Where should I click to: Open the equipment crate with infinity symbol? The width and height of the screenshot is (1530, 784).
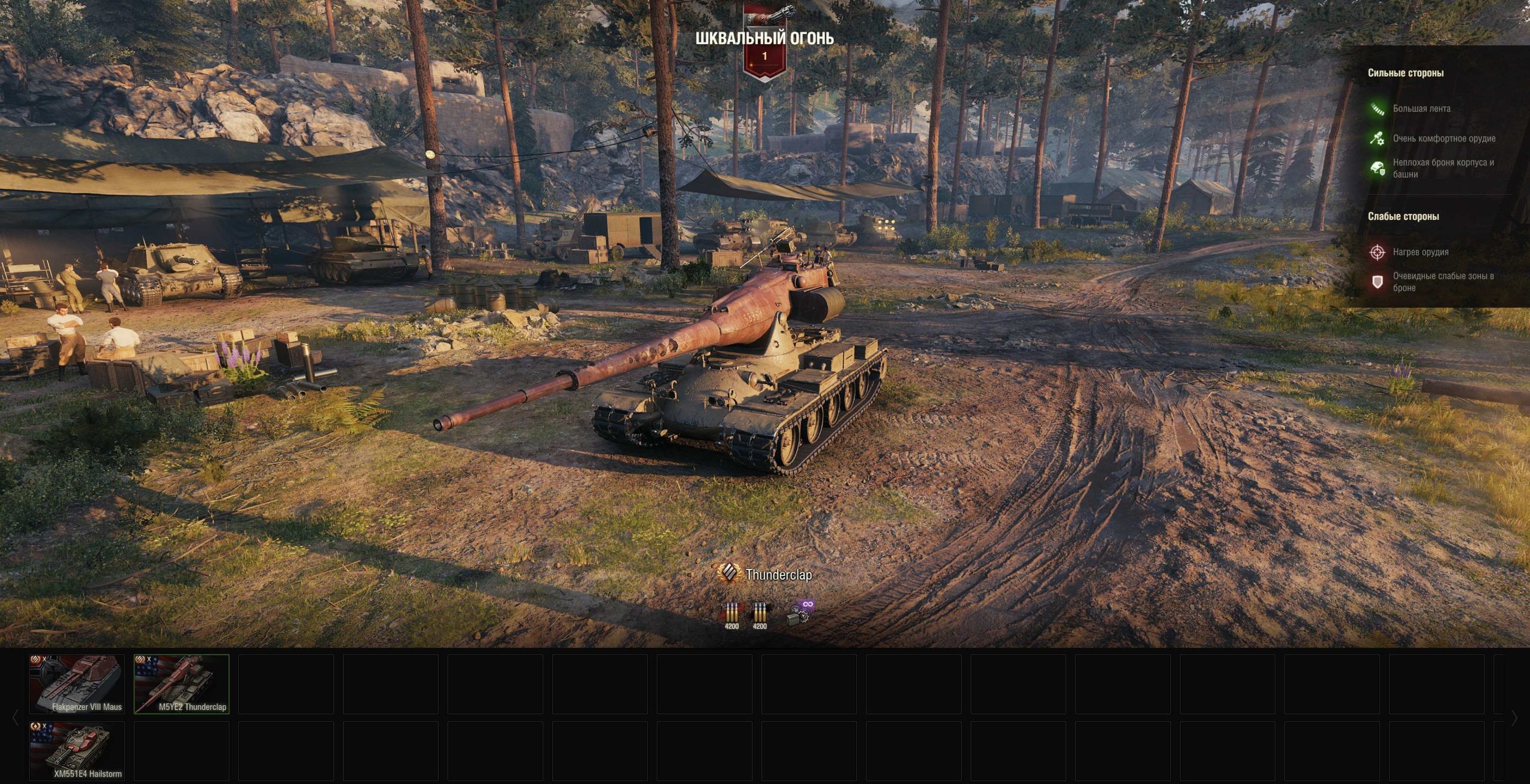coord(800,614)
